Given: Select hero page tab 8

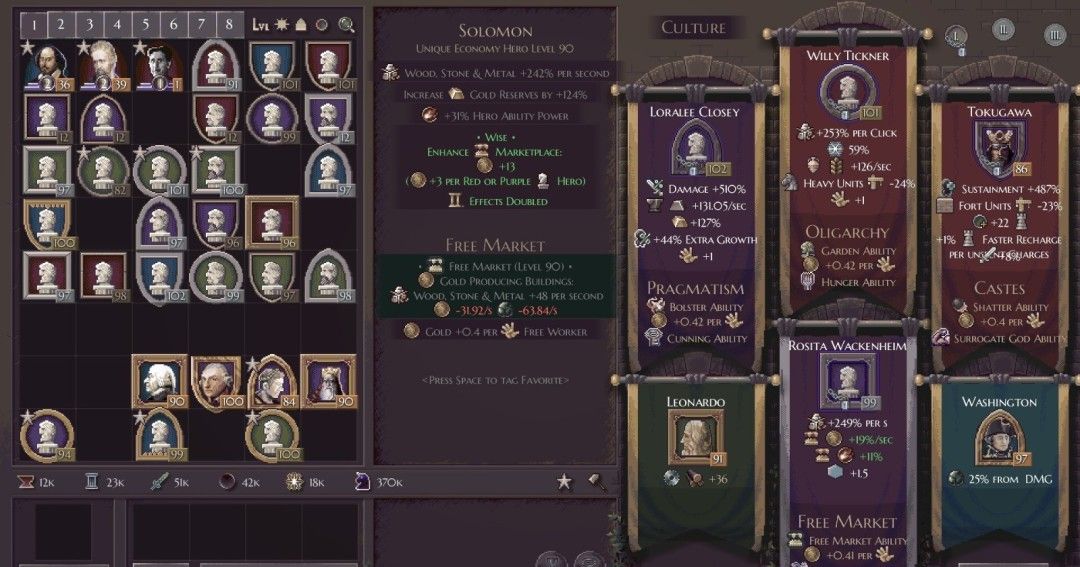Looking at the screenshot, I should click(x=229, y=24).
